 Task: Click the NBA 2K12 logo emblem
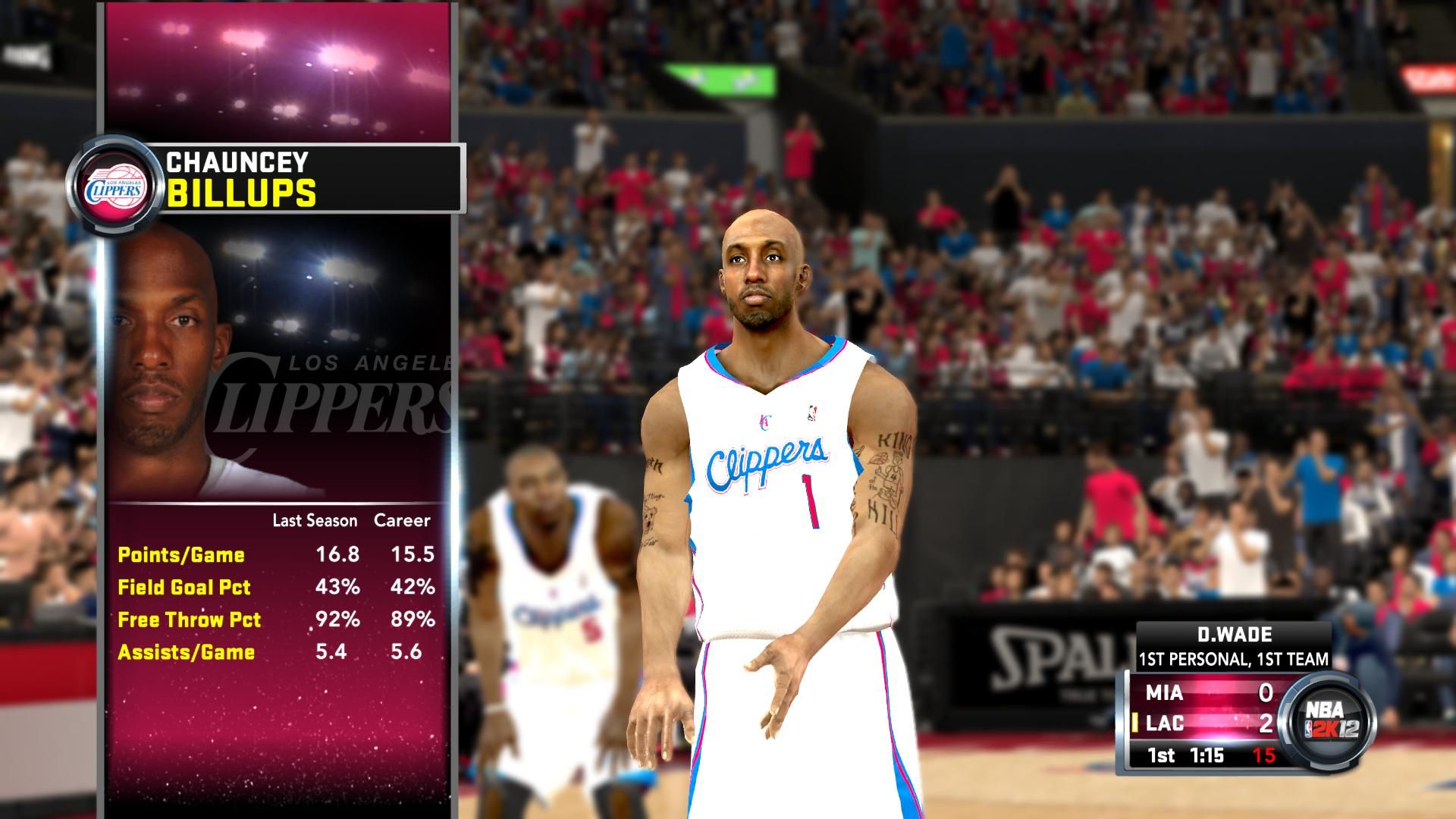1329,721
